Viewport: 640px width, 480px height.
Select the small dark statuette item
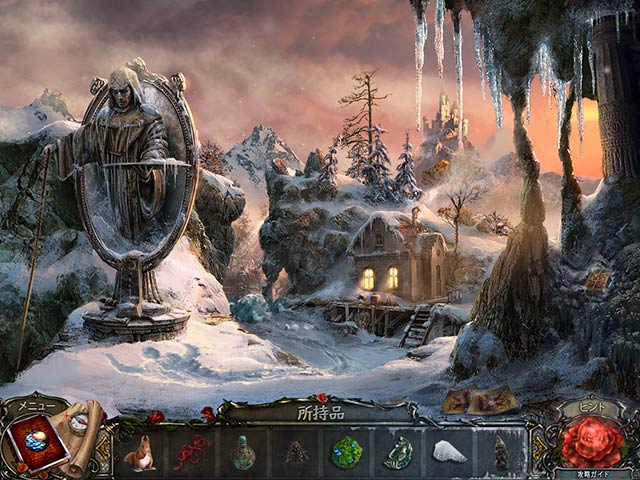(500, 452)
